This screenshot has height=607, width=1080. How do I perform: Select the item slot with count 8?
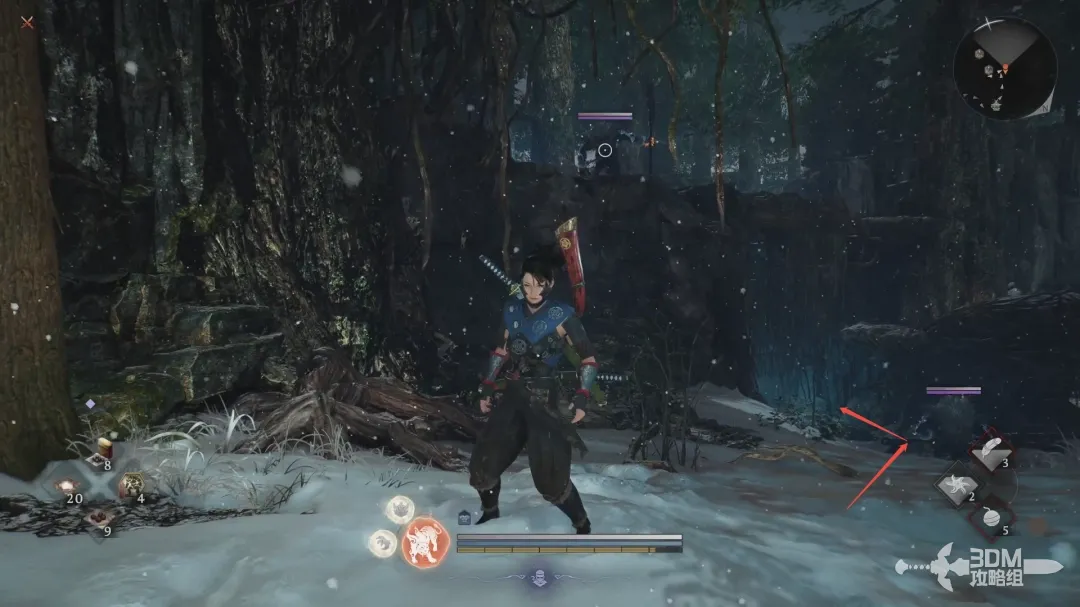103,455
